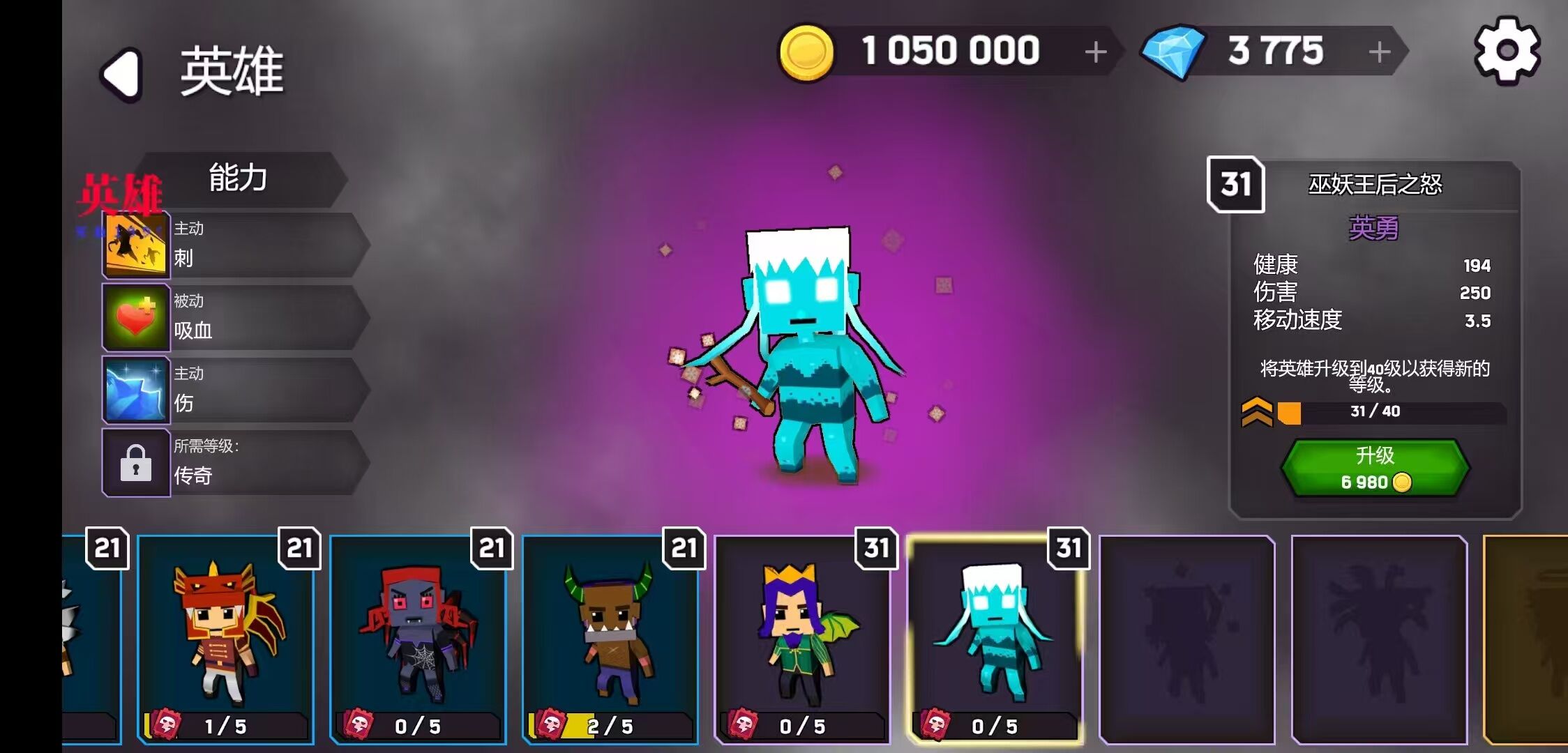The image size is (1568, 753).
Task: View the 吸血 passive heart ability
Action: point(234,318)
